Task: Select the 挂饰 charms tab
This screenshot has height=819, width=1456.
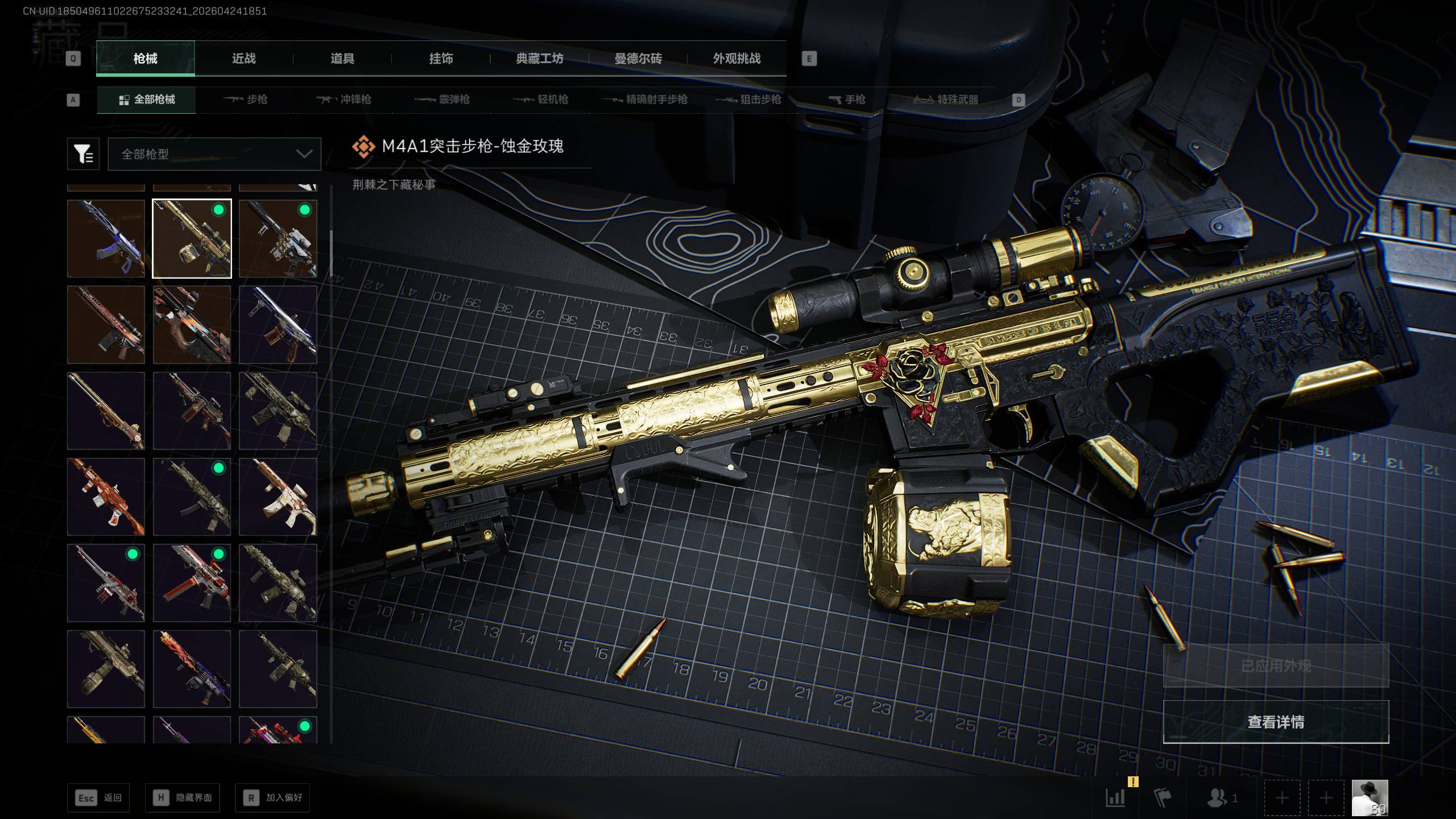Action: pyautogui.click(x=441, y=59)
